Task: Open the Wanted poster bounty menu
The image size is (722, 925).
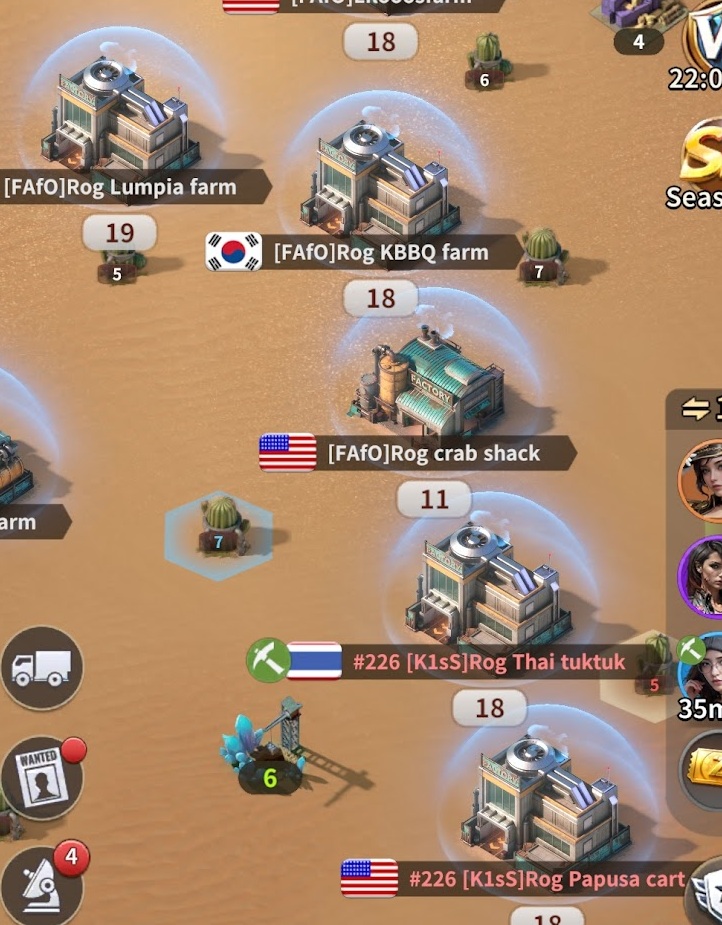Action: [x=42, y=778]
